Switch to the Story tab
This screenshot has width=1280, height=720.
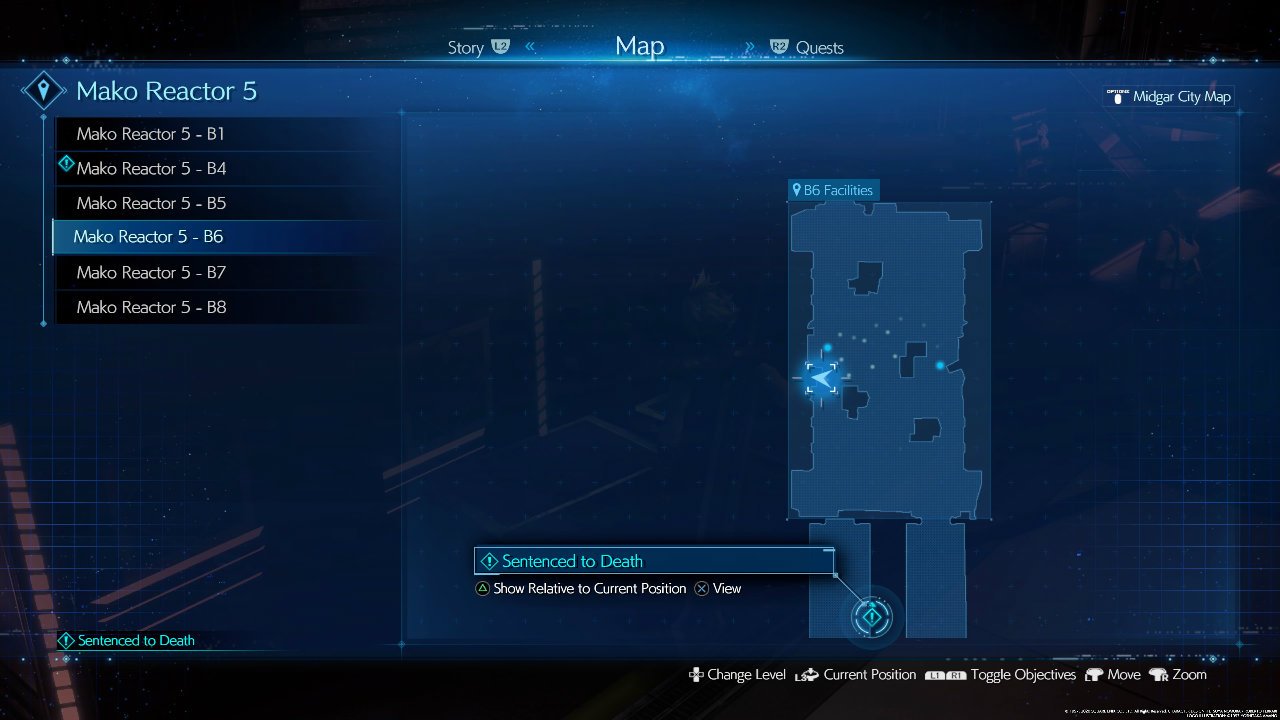click(465, 47)
